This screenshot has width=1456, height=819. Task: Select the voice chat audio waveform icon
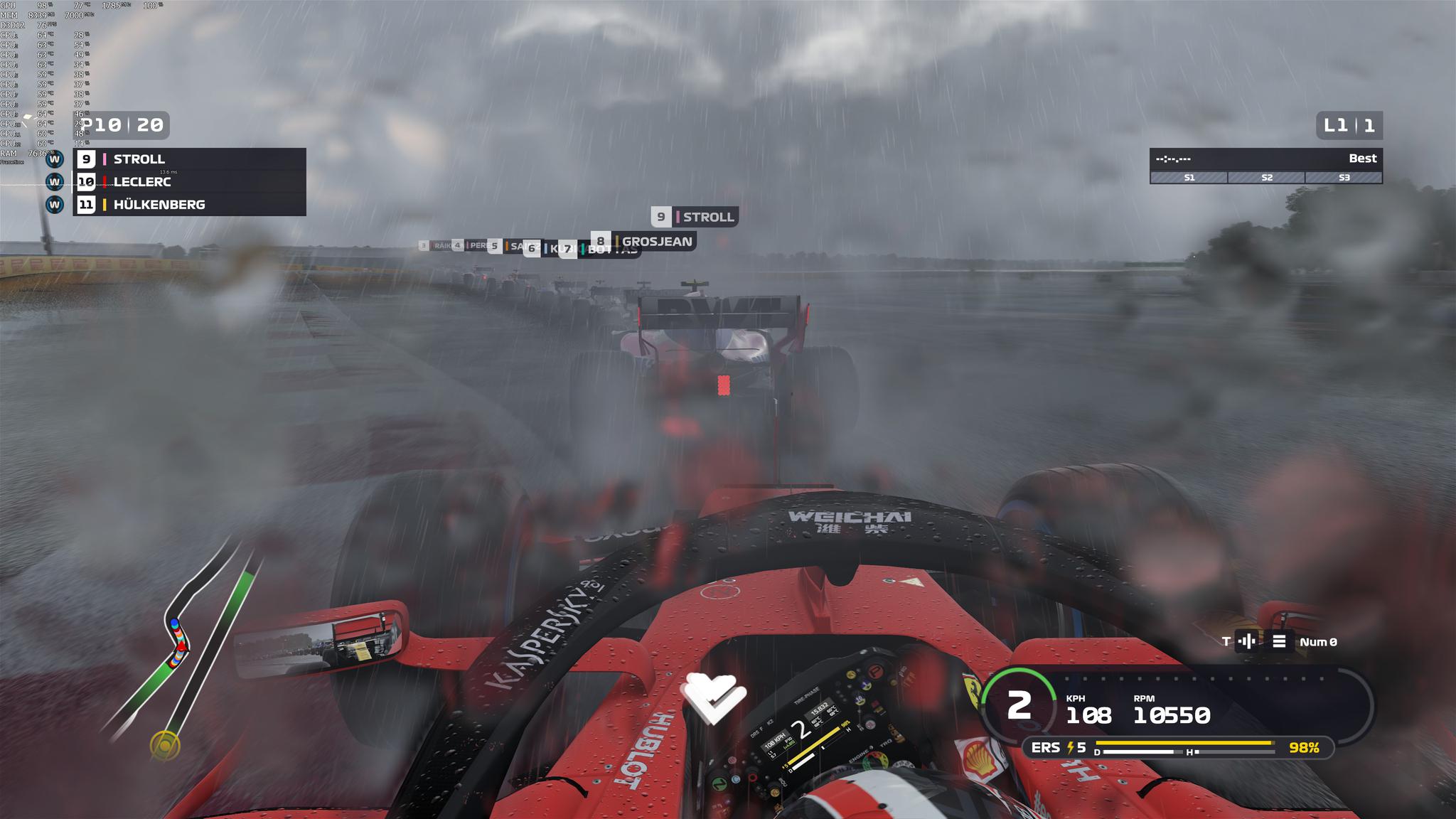pos(1247,640)
